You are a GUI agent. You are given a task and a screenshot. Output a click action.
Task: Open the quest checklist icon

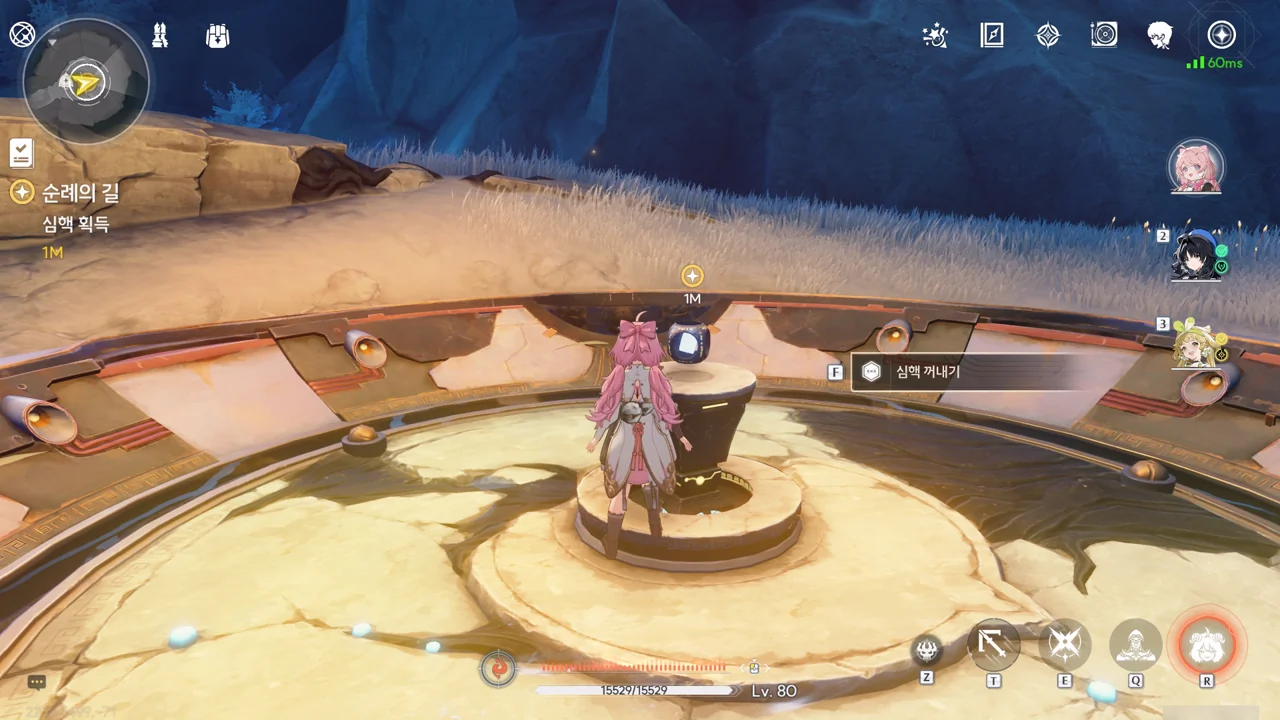(21, 153)
